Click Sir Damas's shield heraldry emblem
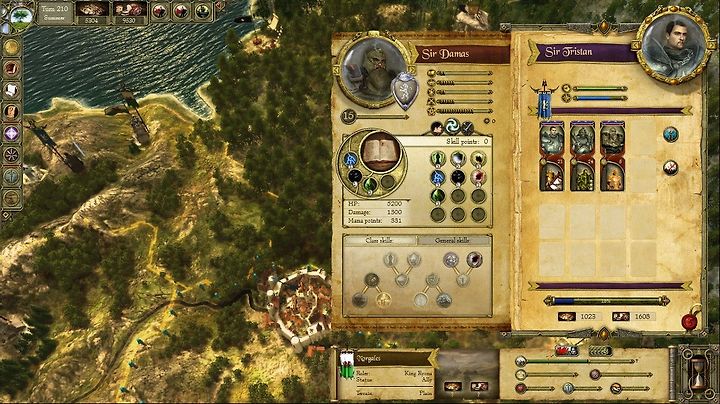The height and width of the screenshot is (404, 720). click(406, 90)
